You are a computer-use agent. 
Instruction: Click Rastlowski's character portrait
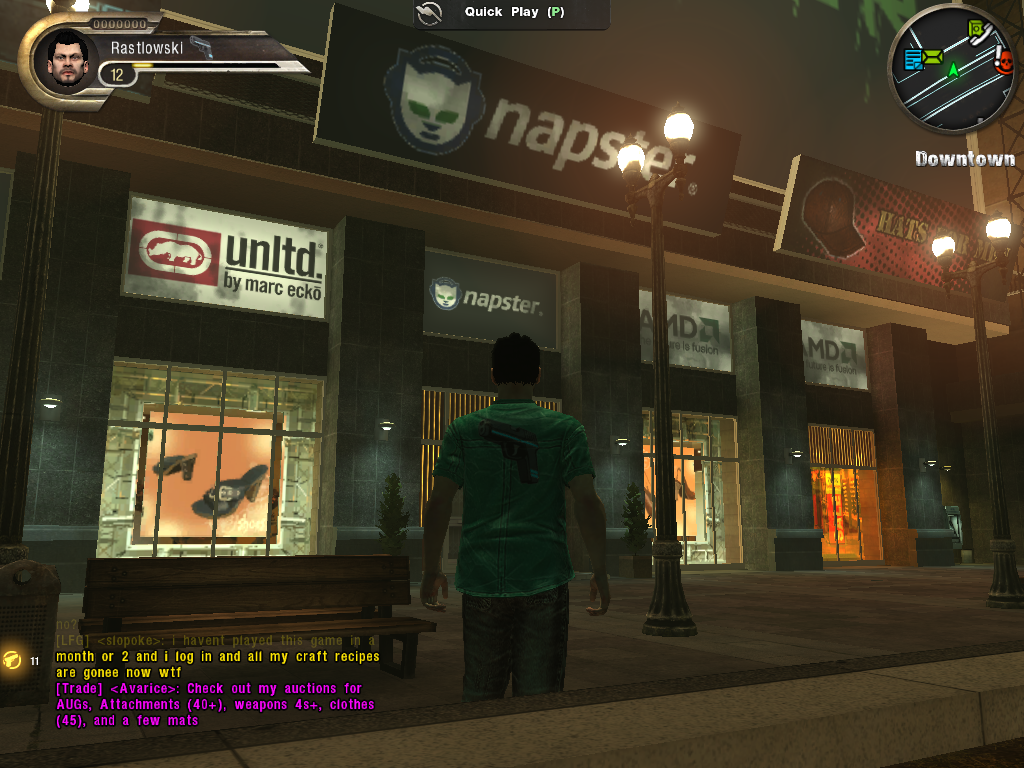[66, 60]
